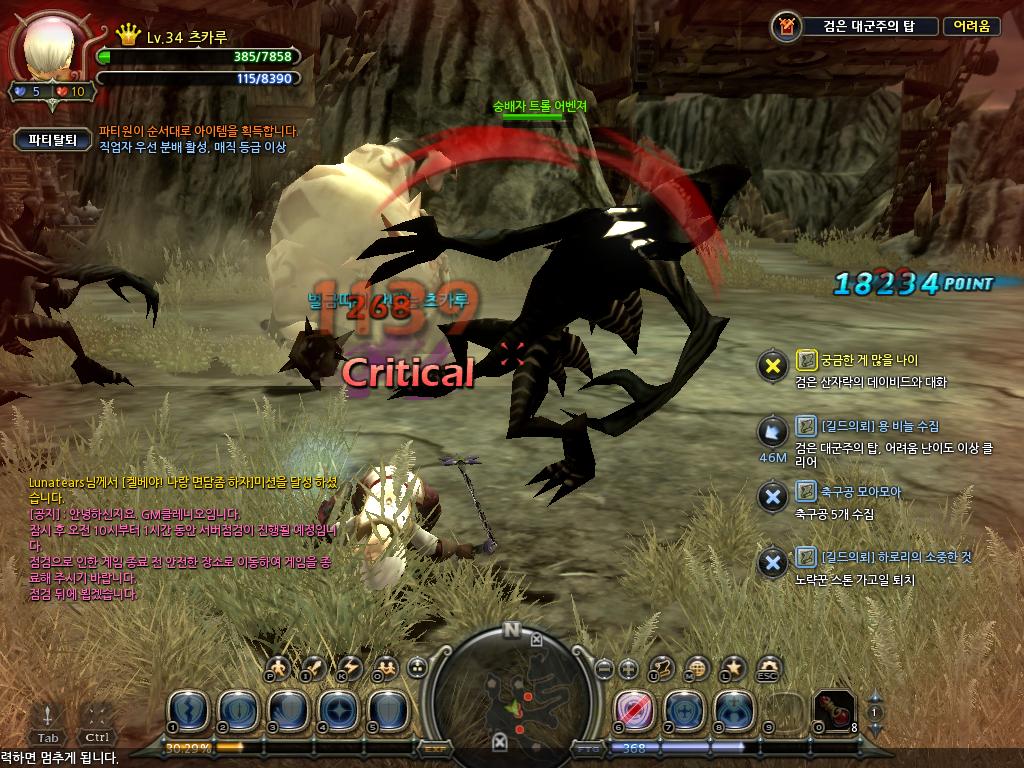Open the community two-figure icon marked O
The width and height of the screenshot is (1024, 768).
click(384, 668)
